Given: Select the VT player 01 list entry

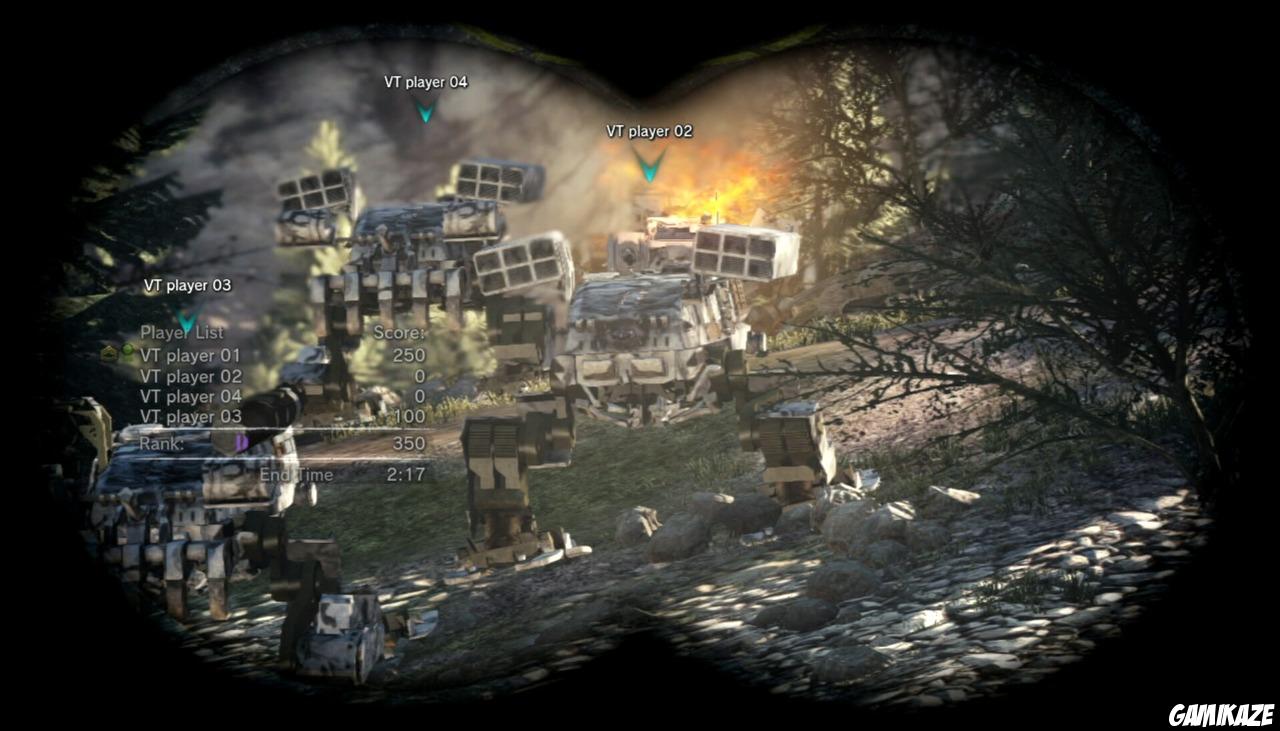Looking at the screenshot, I should click(x=193, y=355).
